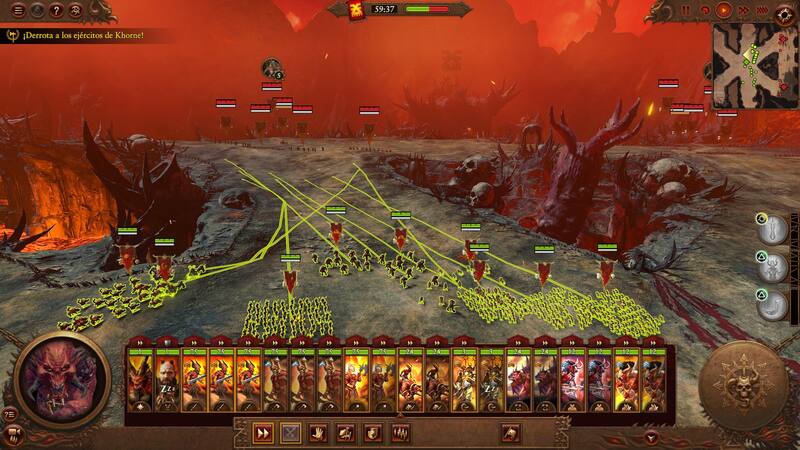Click the battlefield minimap
The width and height of the screenshot is (800, 450).
point(754,65)
